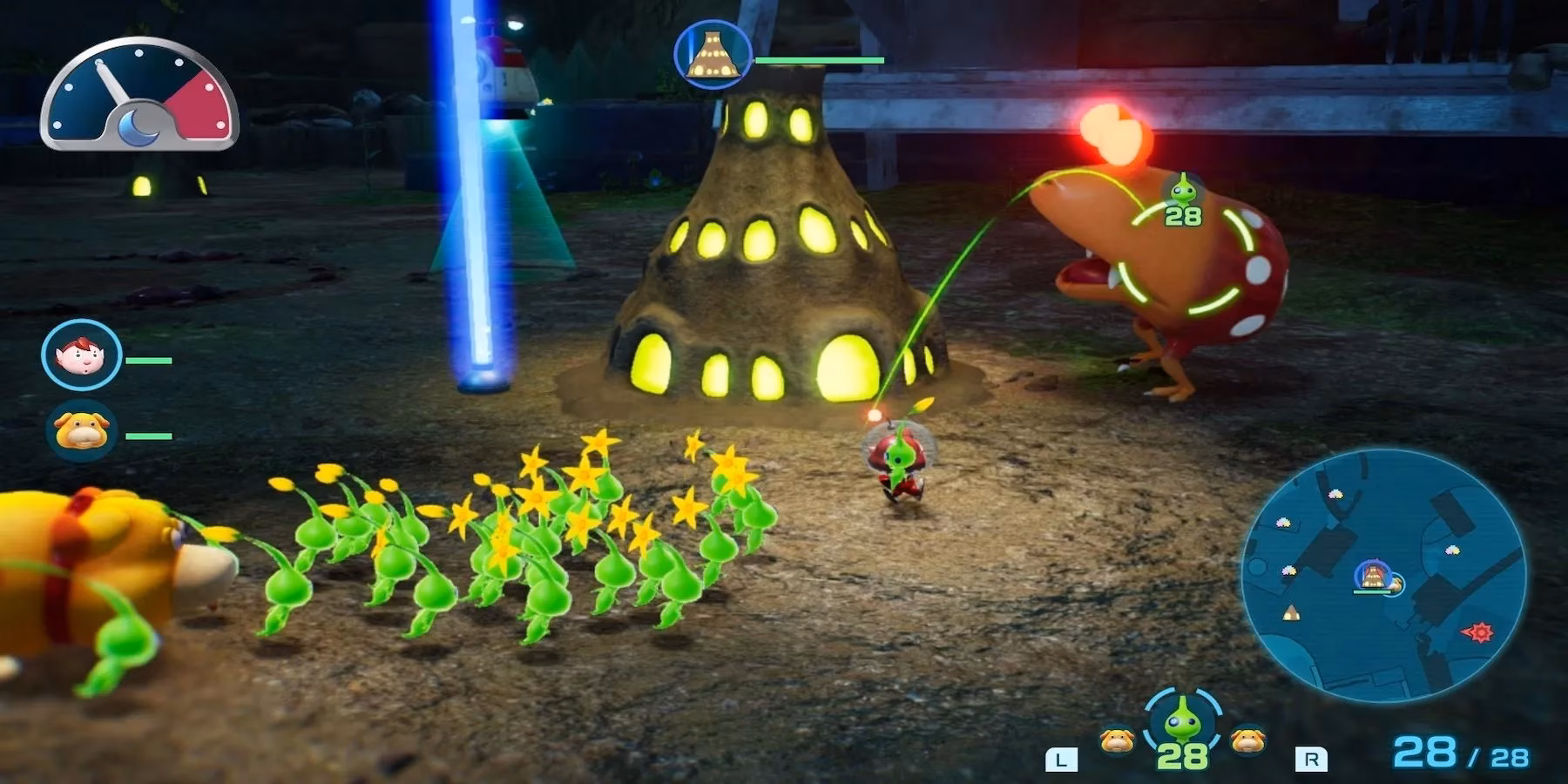1568x784 pixels.
Task: Click the yellow triangle marker on the minimap
Action: click(x=1291, y=612)
